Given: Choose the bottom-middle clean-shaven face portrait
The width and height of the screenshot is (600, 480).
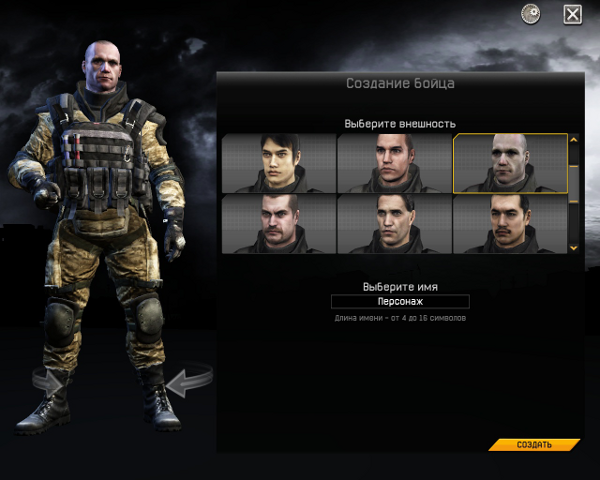Looking at the screenshot, I should (x=394, y=224).
